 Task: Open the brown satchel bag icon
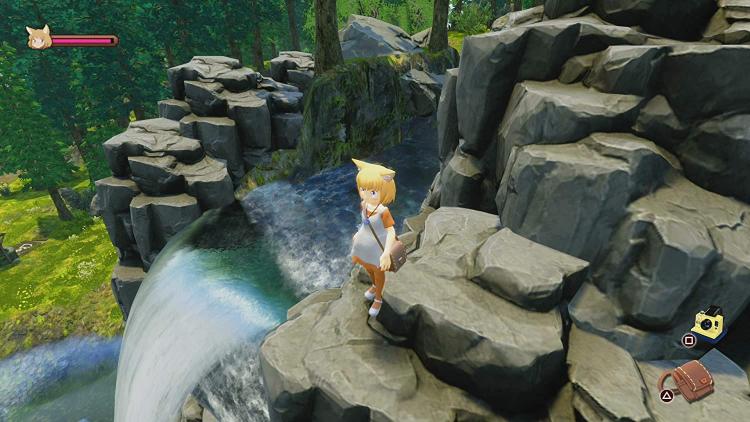click(x=692, y=380)
